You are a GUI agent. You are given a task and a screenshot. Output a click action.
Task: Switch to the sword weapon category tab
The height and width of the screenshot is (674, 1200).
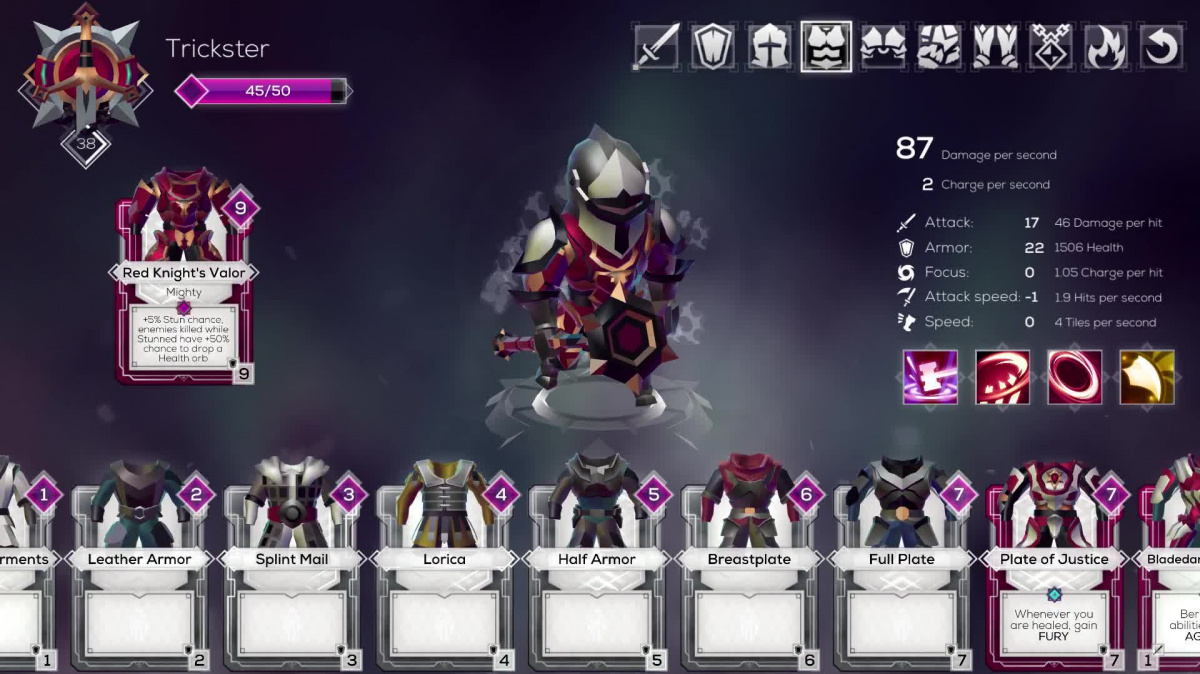click(x=657, y=47)
